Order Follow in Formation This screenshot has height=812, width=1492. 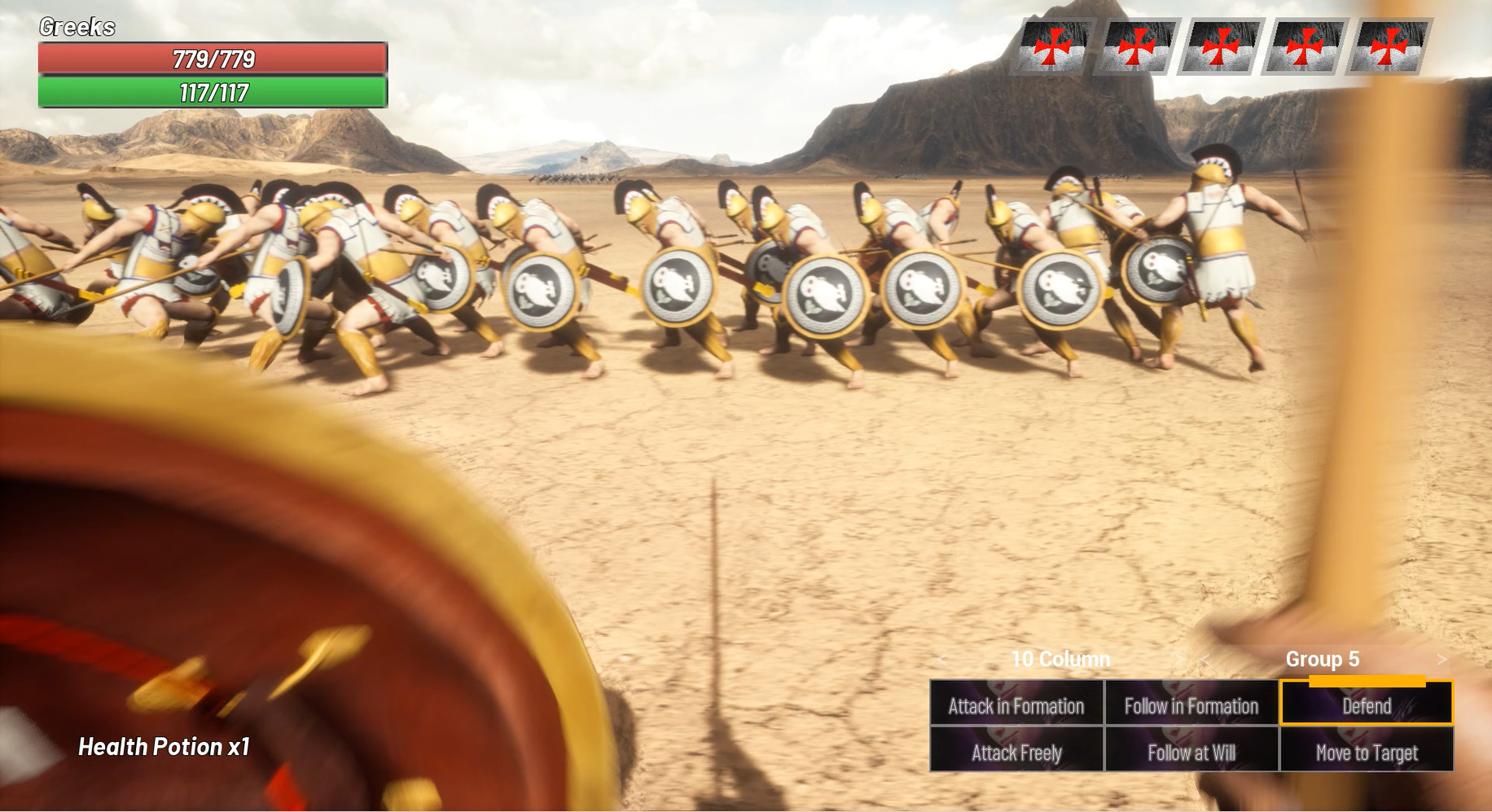pos(1191,707)
